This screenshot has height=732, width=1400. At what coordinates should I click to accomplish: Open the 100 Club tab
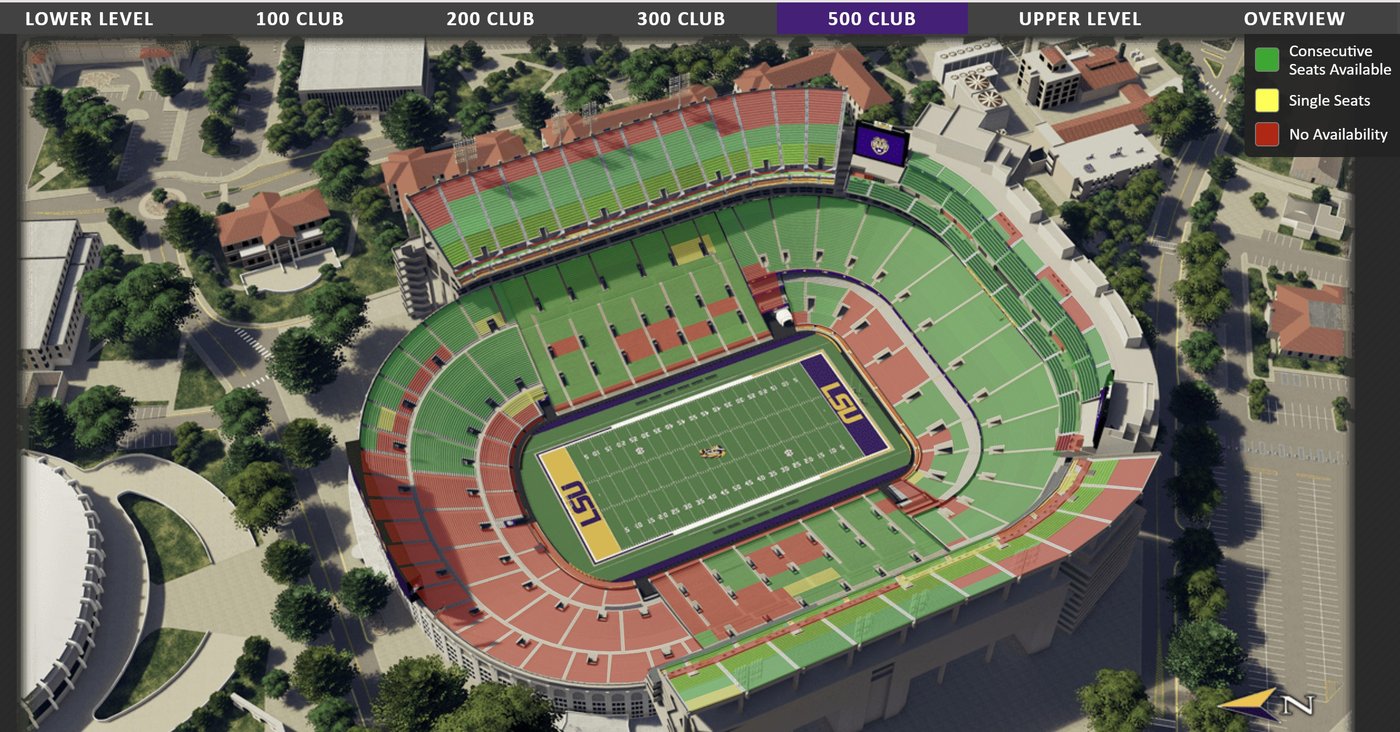tap(299, 19)
